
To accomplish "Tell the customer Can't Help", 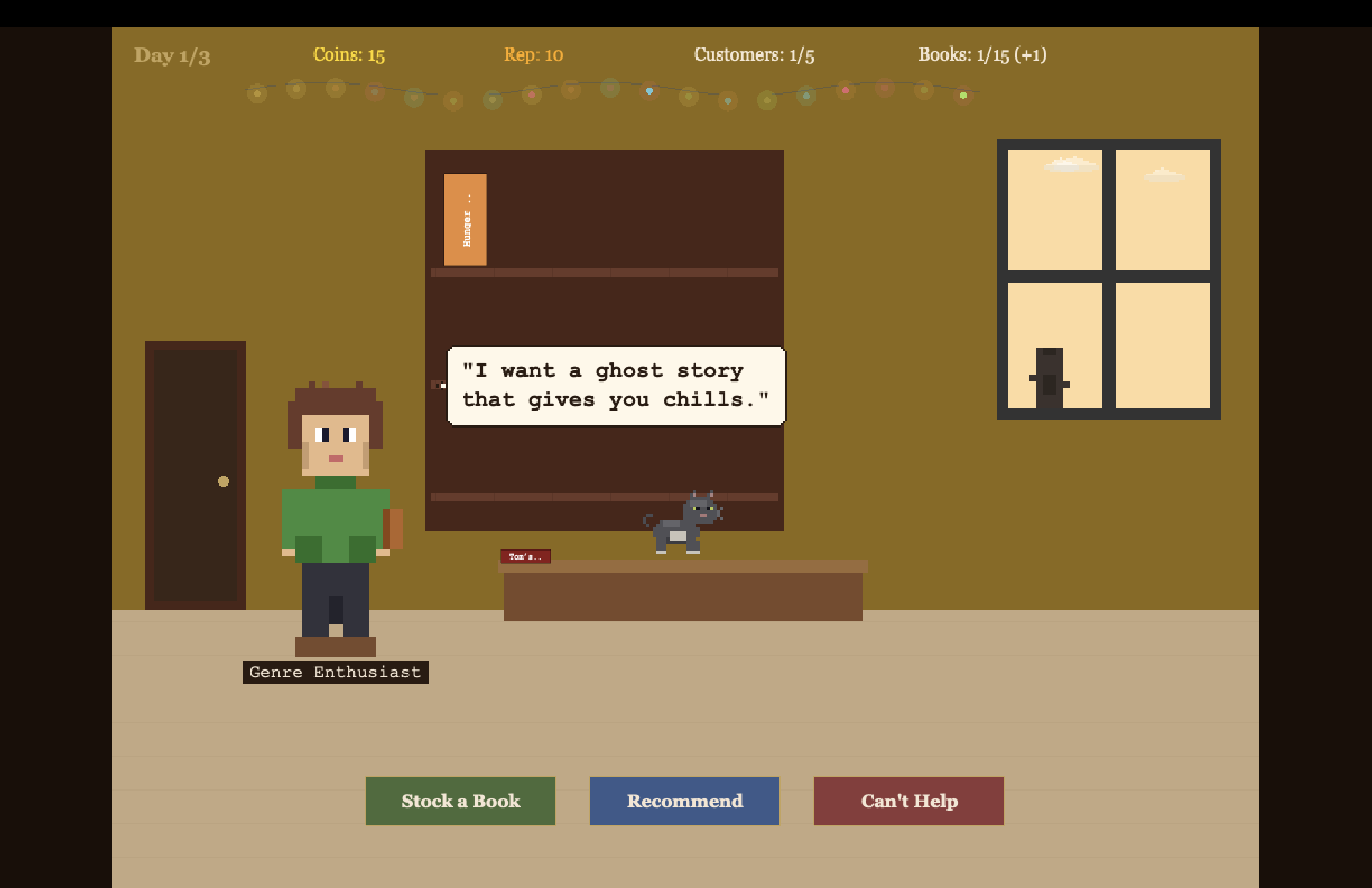I will [x=909, y=801].
